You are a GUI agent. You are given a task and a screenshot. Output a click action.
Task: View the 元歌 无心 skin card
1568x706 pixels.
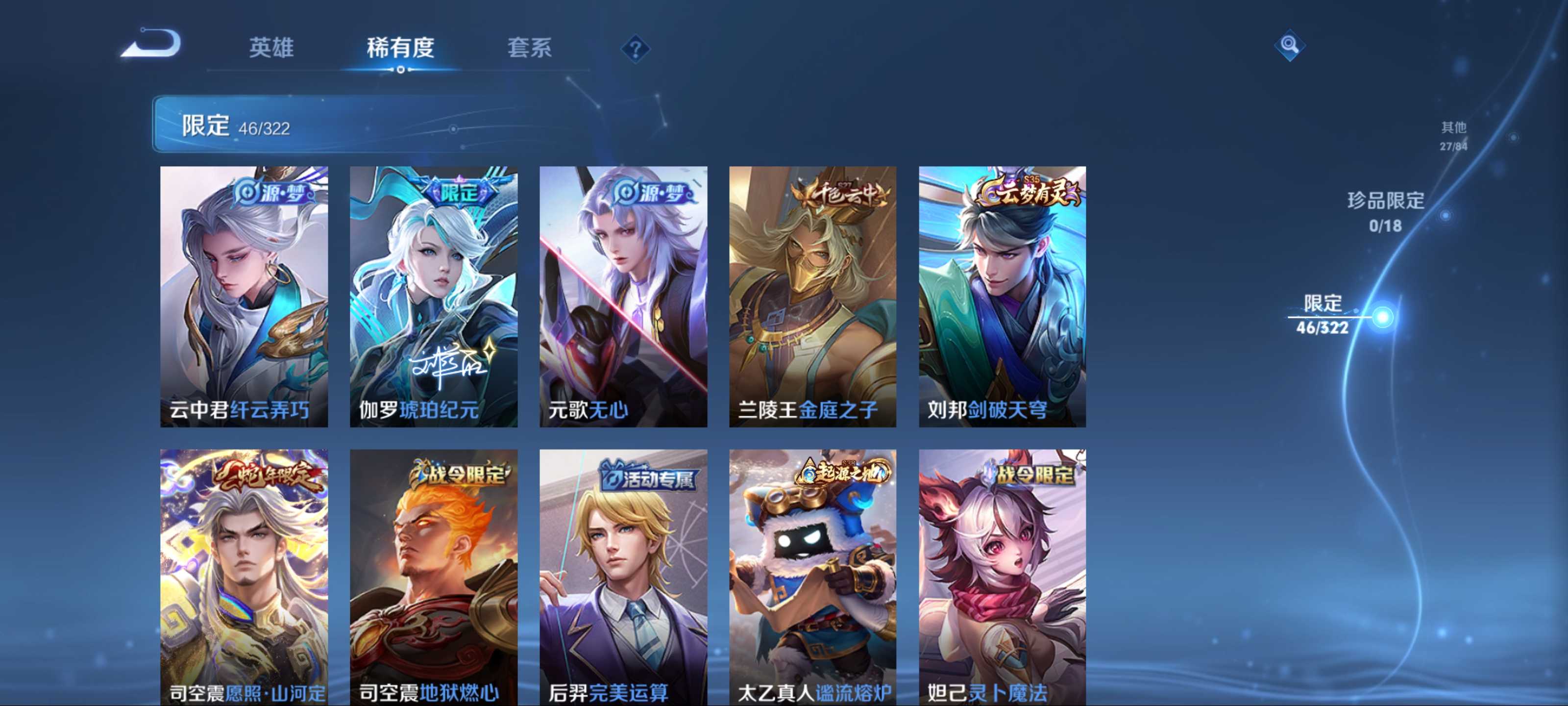point(623,297)
